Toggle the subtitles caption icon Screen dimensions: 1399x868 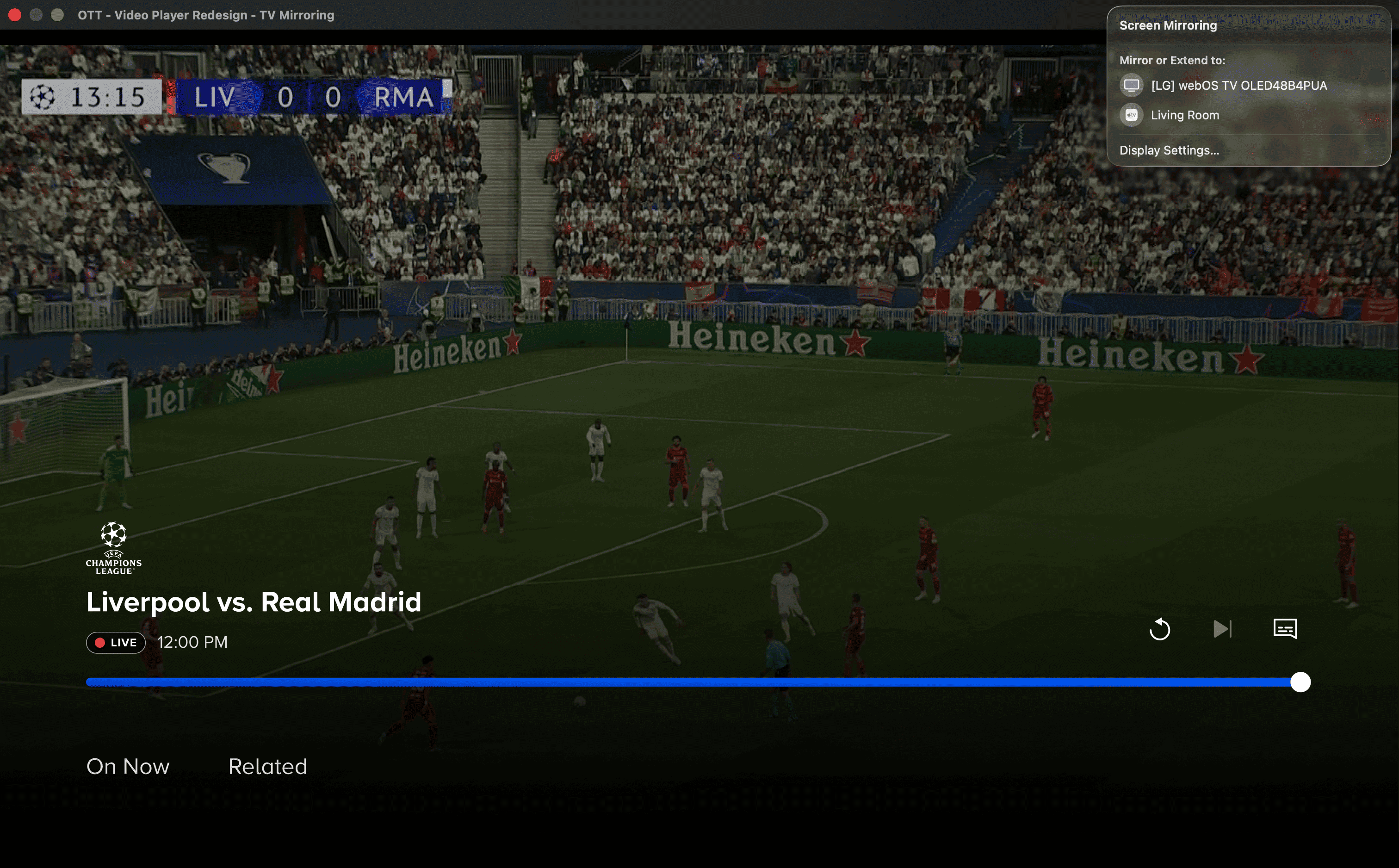1285,629
